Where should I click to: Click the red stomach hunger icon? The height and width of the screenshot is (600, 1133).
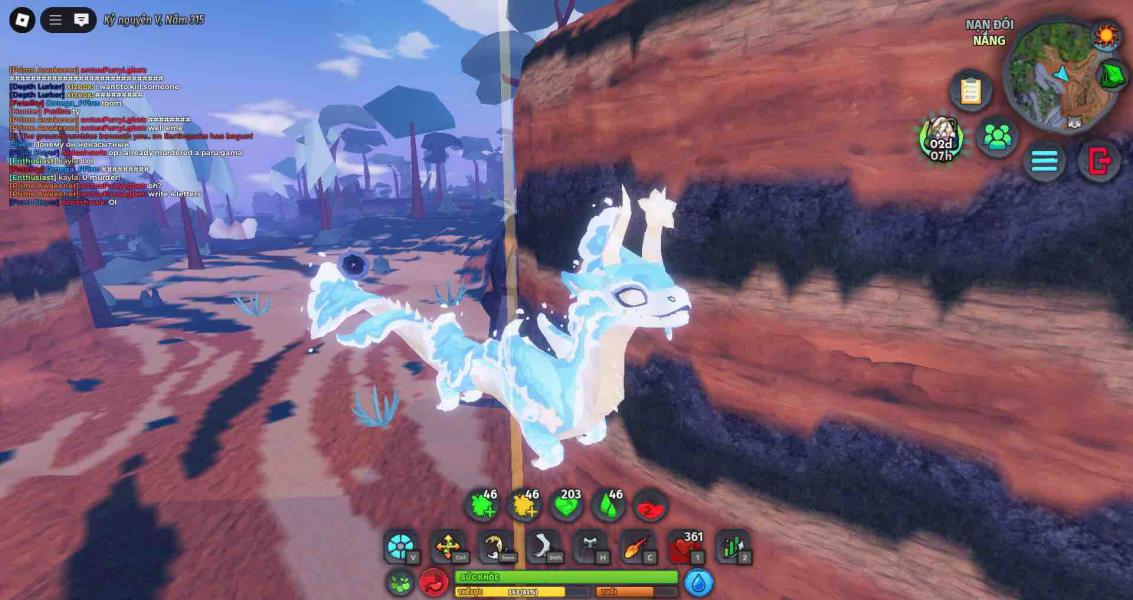[x=434, y=582]
